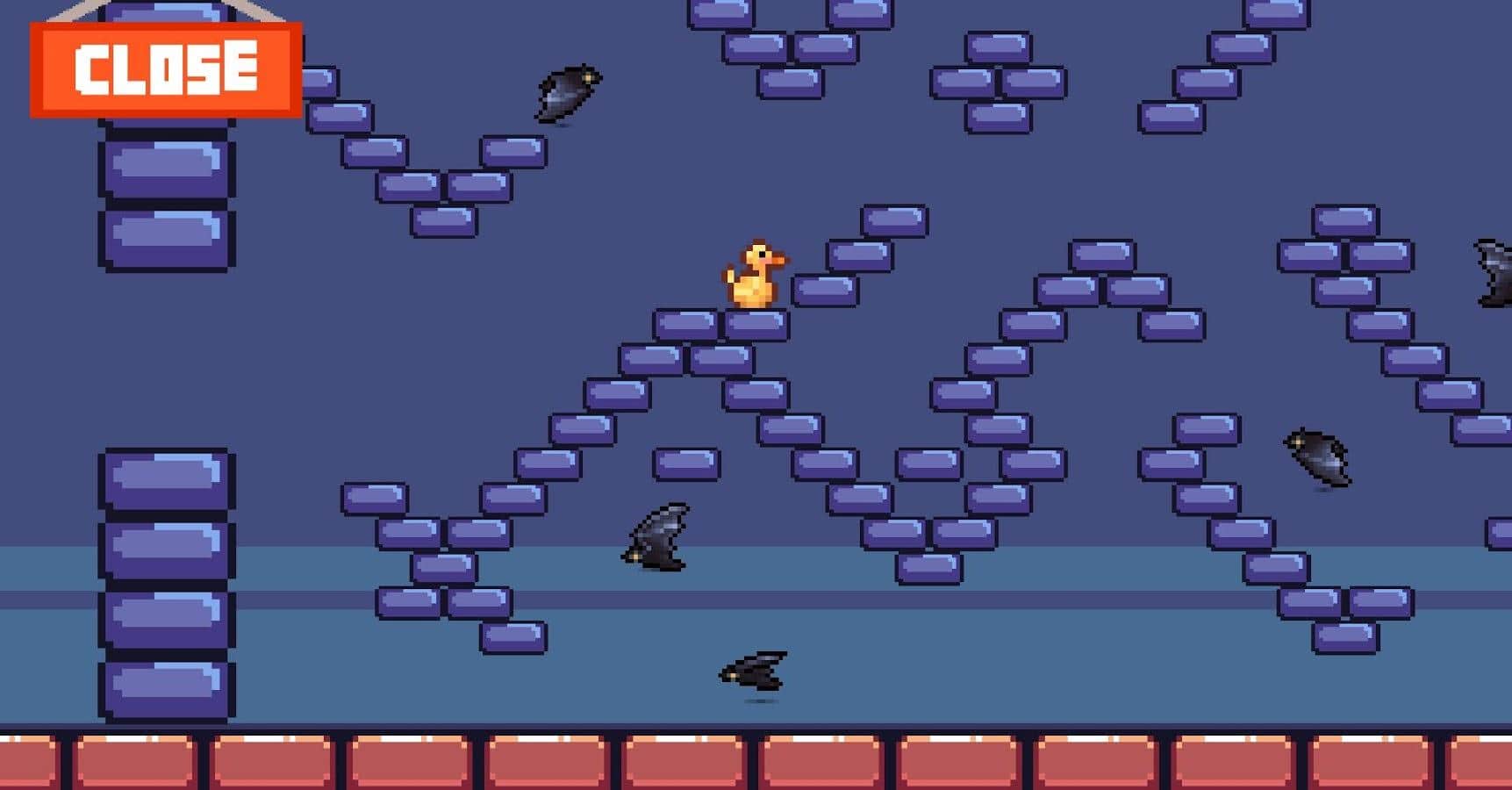
Task: Click the crow partially hidden at right edge
Action: pos(1496,272)
